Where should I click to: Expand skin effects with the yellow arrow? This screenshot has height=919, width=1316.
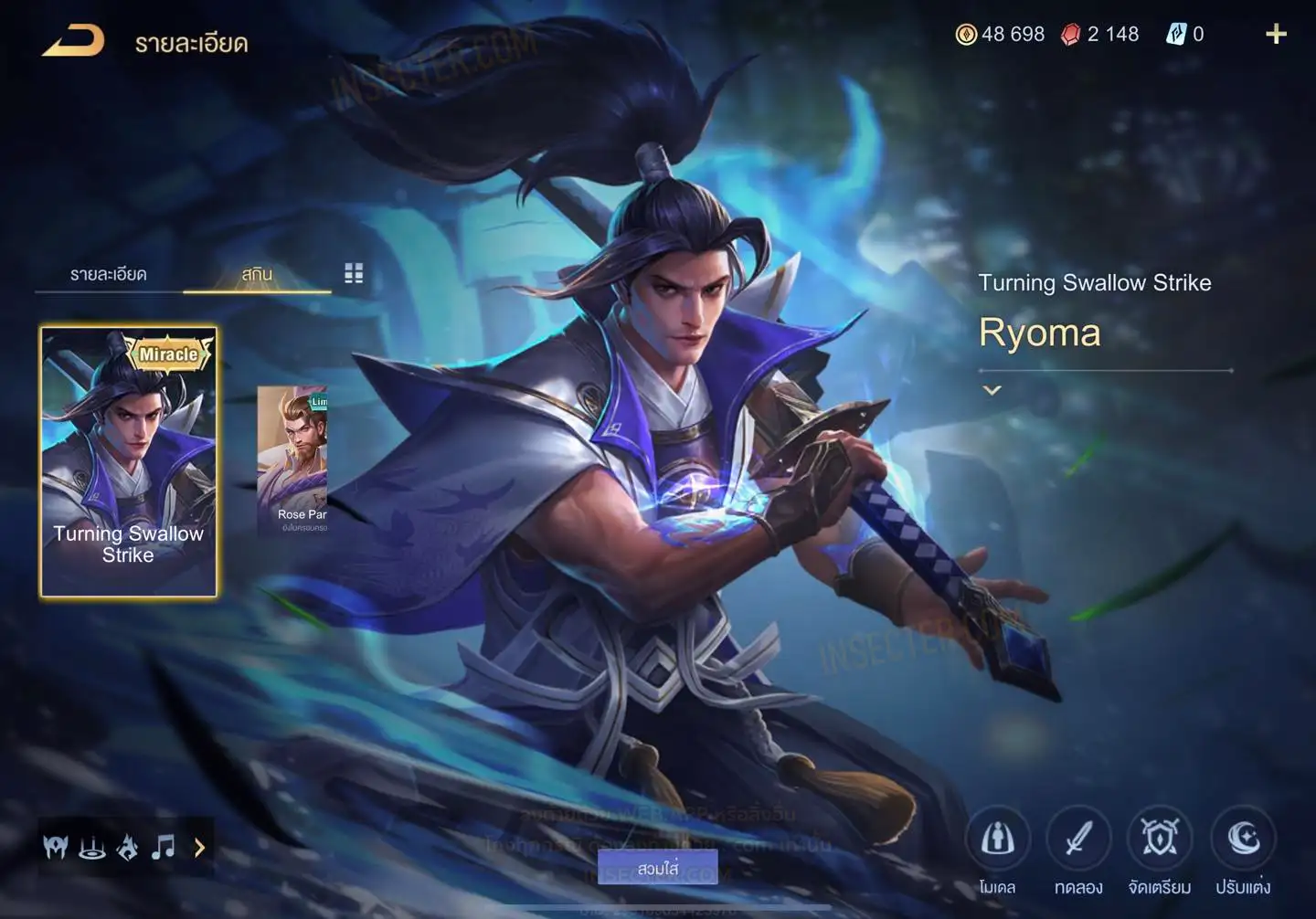point(199,848)
